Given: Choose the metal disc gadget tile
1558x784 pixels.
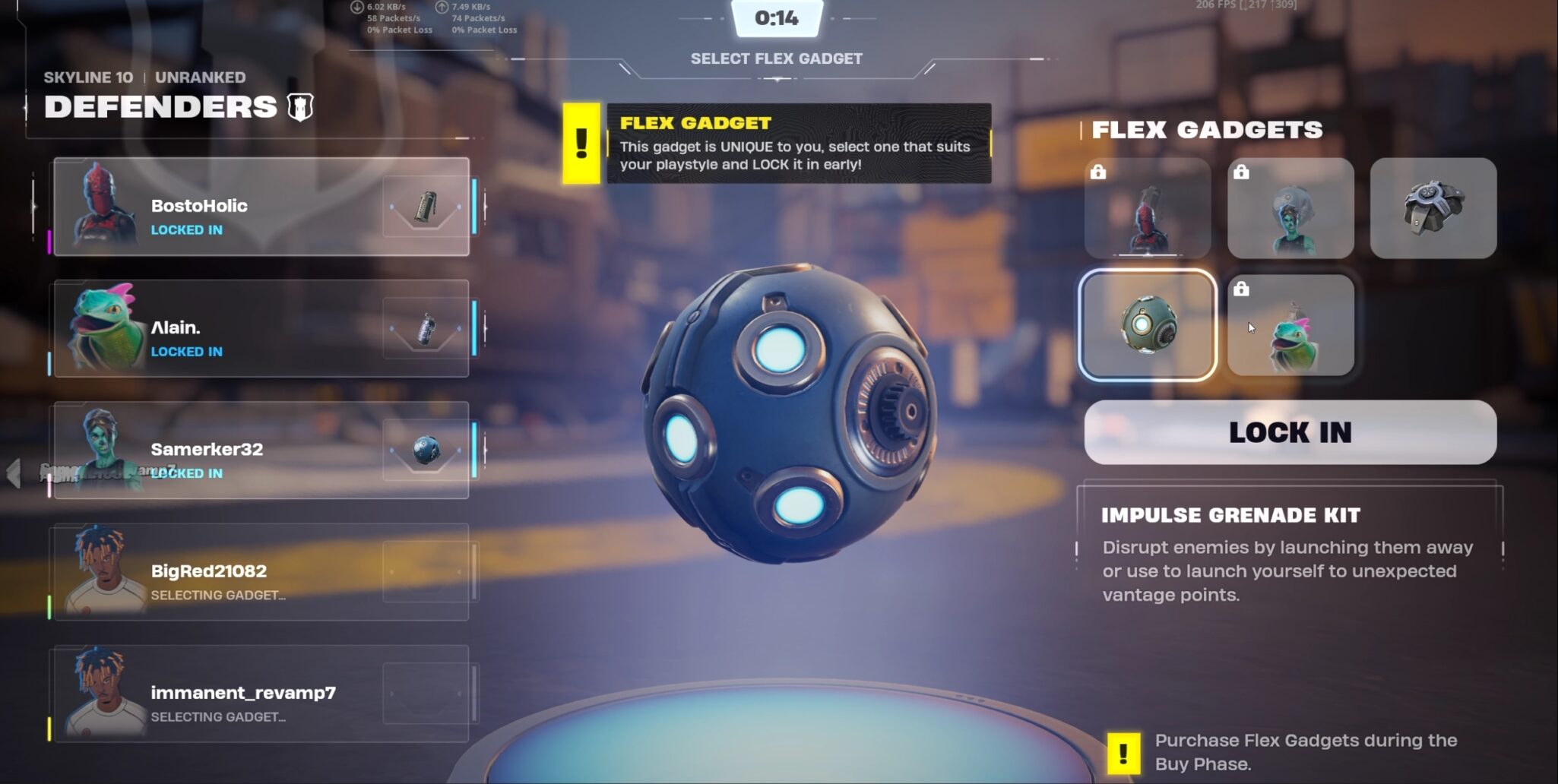Looking at the screenshot, I should 1433,208.
